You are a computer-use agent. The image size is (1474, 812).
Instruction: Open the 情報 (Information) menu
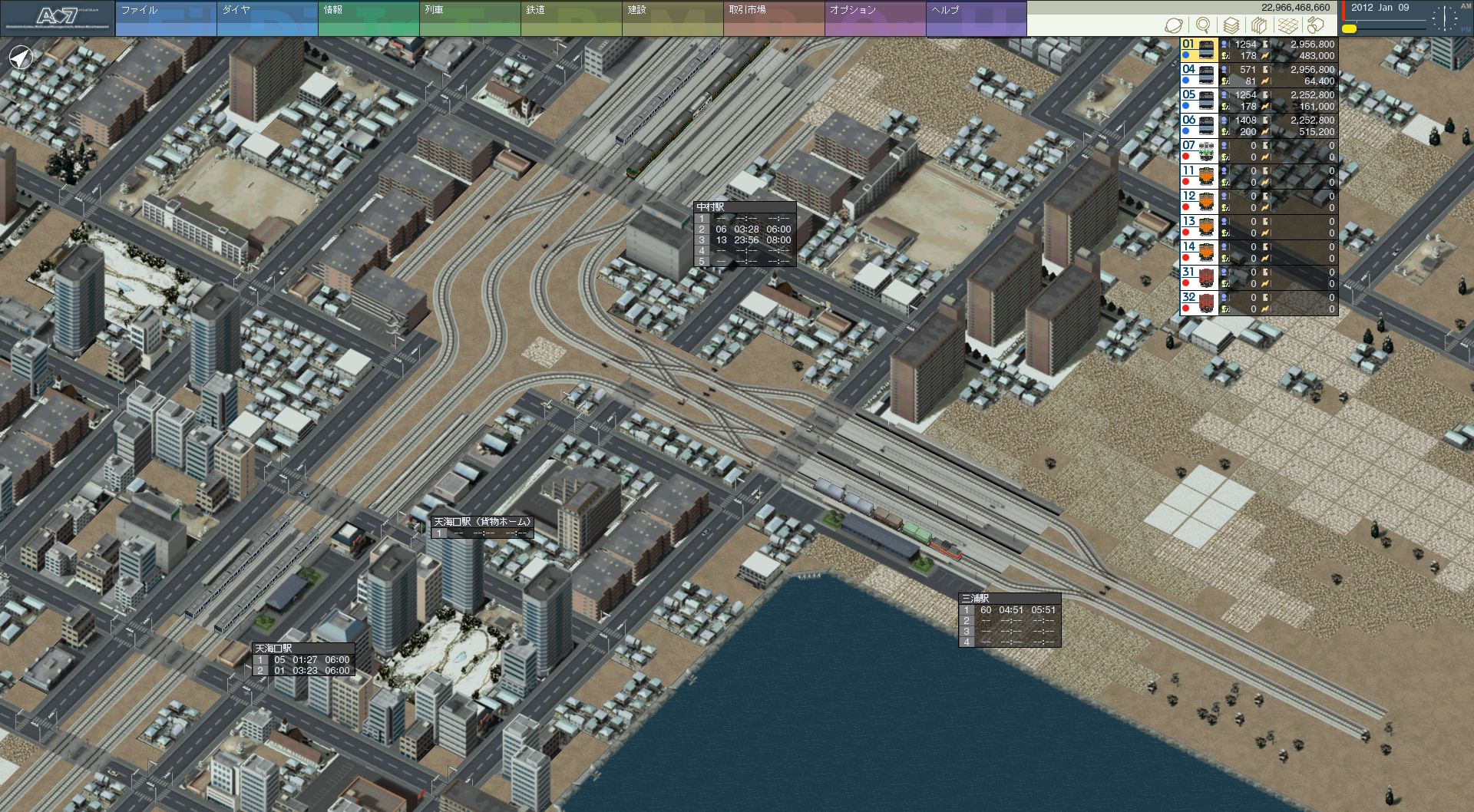pos(368,18)
